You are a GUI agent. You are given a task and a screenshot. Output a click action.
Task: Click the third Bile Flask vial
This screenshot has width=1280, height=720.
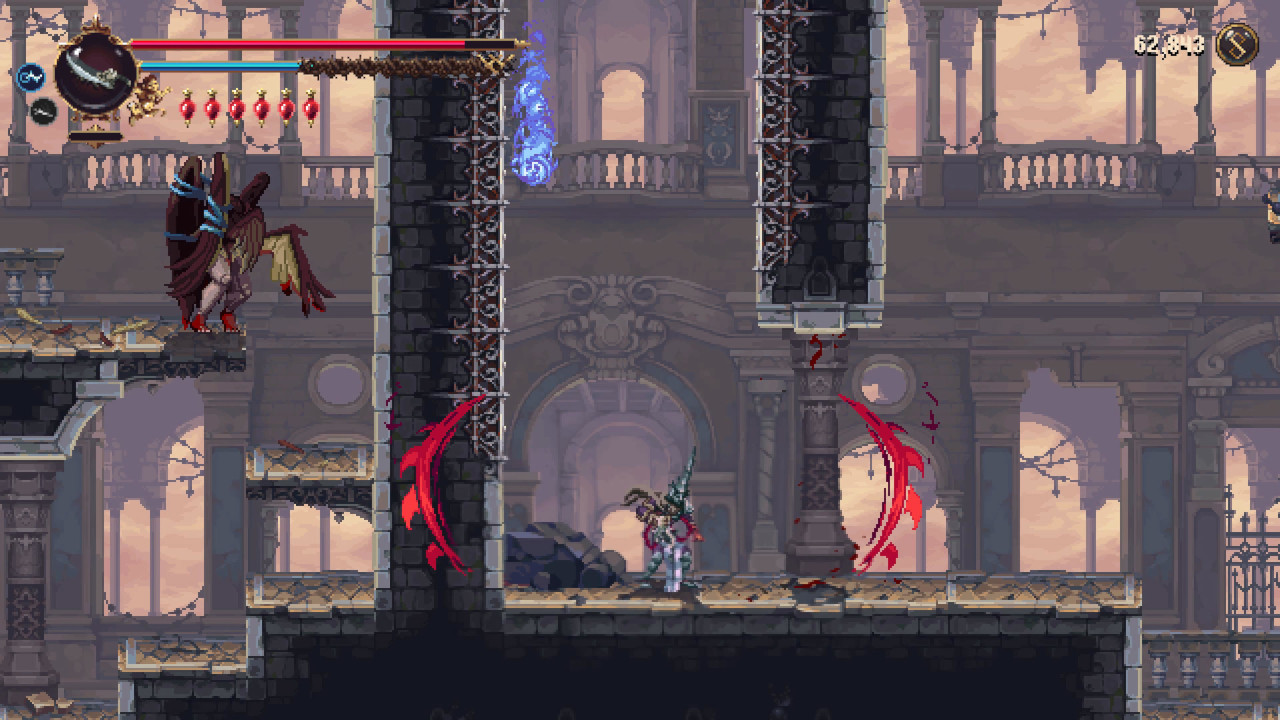click(x=236, y=105)
